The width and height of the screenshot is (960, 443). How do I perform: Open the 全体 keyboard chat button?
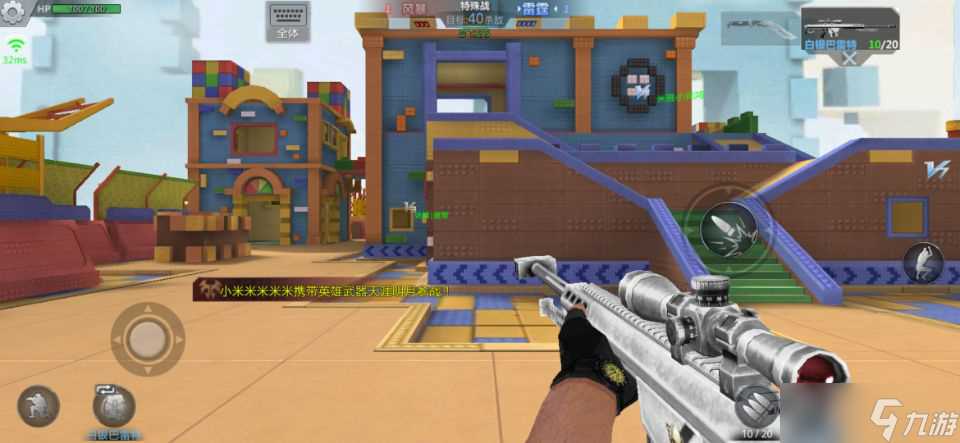tap(287, 21)
